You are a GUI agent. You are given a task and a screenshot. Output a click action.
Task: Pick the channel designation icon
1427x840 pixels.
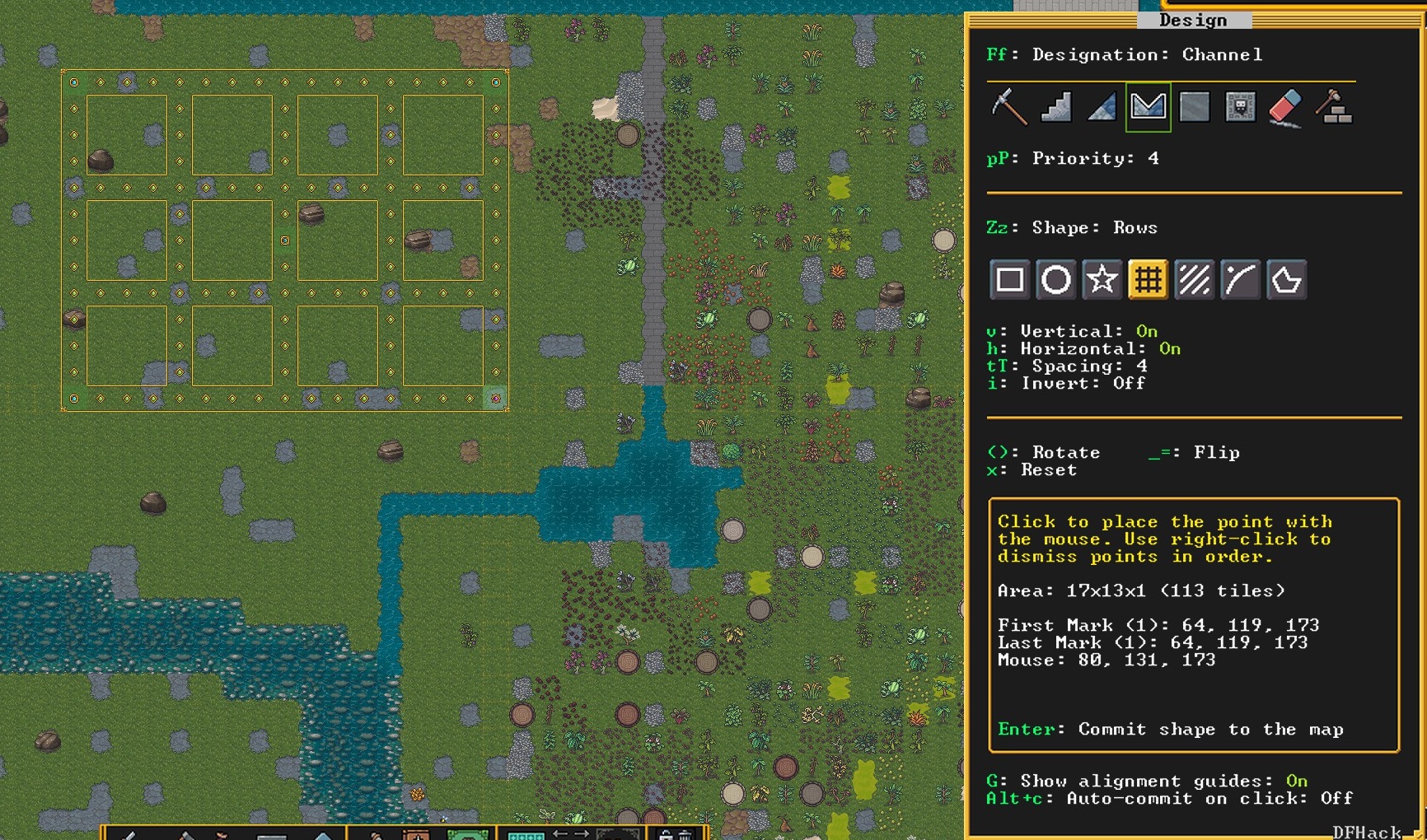1148,107
